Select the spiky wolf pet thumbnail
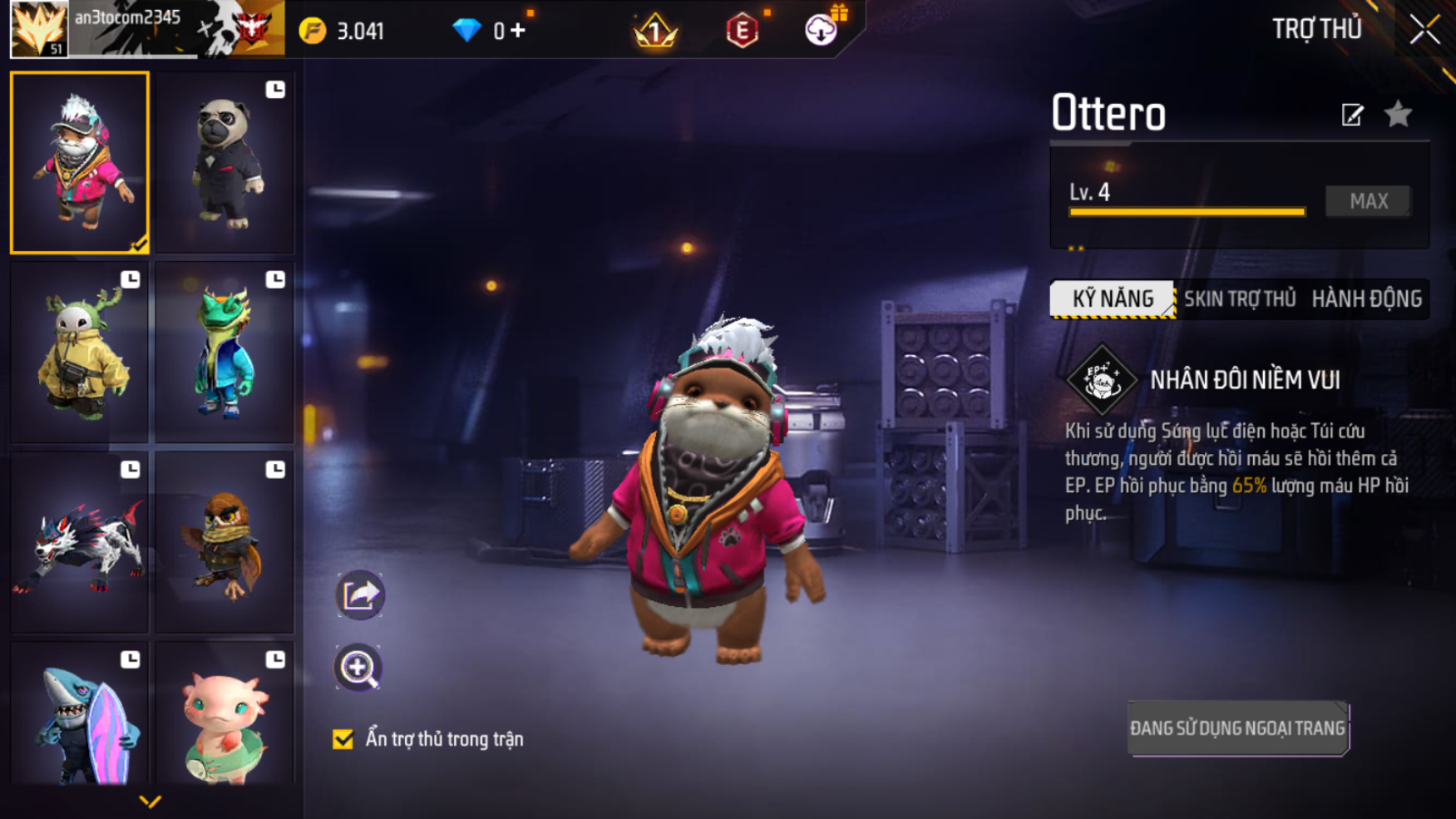1456x819 pixels. (x=80, y=542)
